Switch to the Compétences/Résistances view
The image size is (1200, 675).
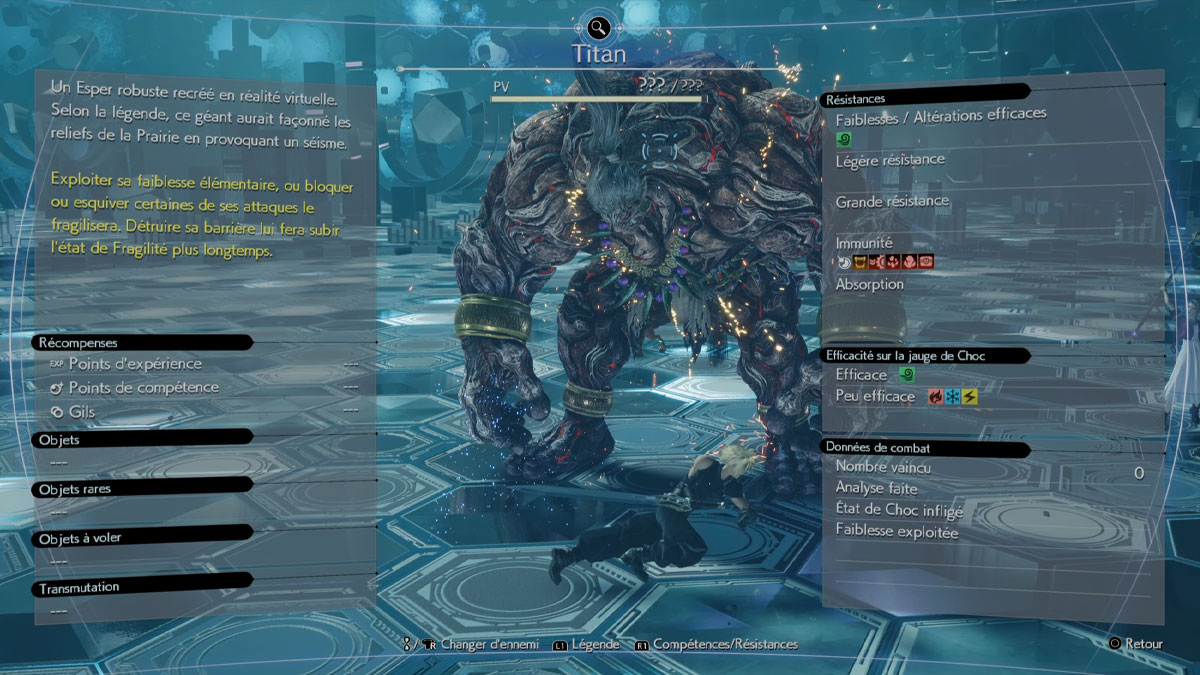(x=724, y=645)
